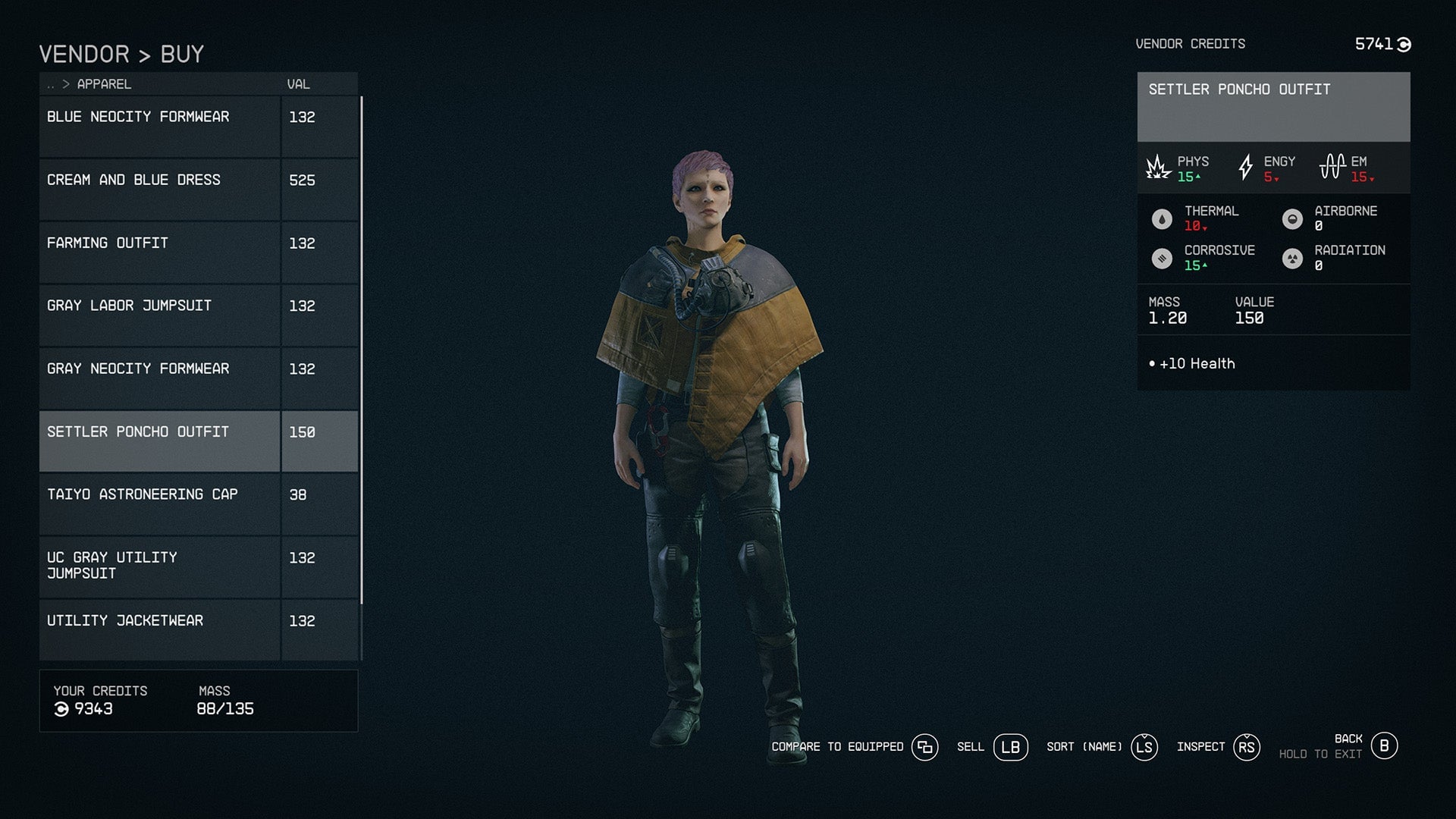The image size is (1456, 819).
Task: Click the VAL column header
Action: pyautogui.click(x=299, y=84)
